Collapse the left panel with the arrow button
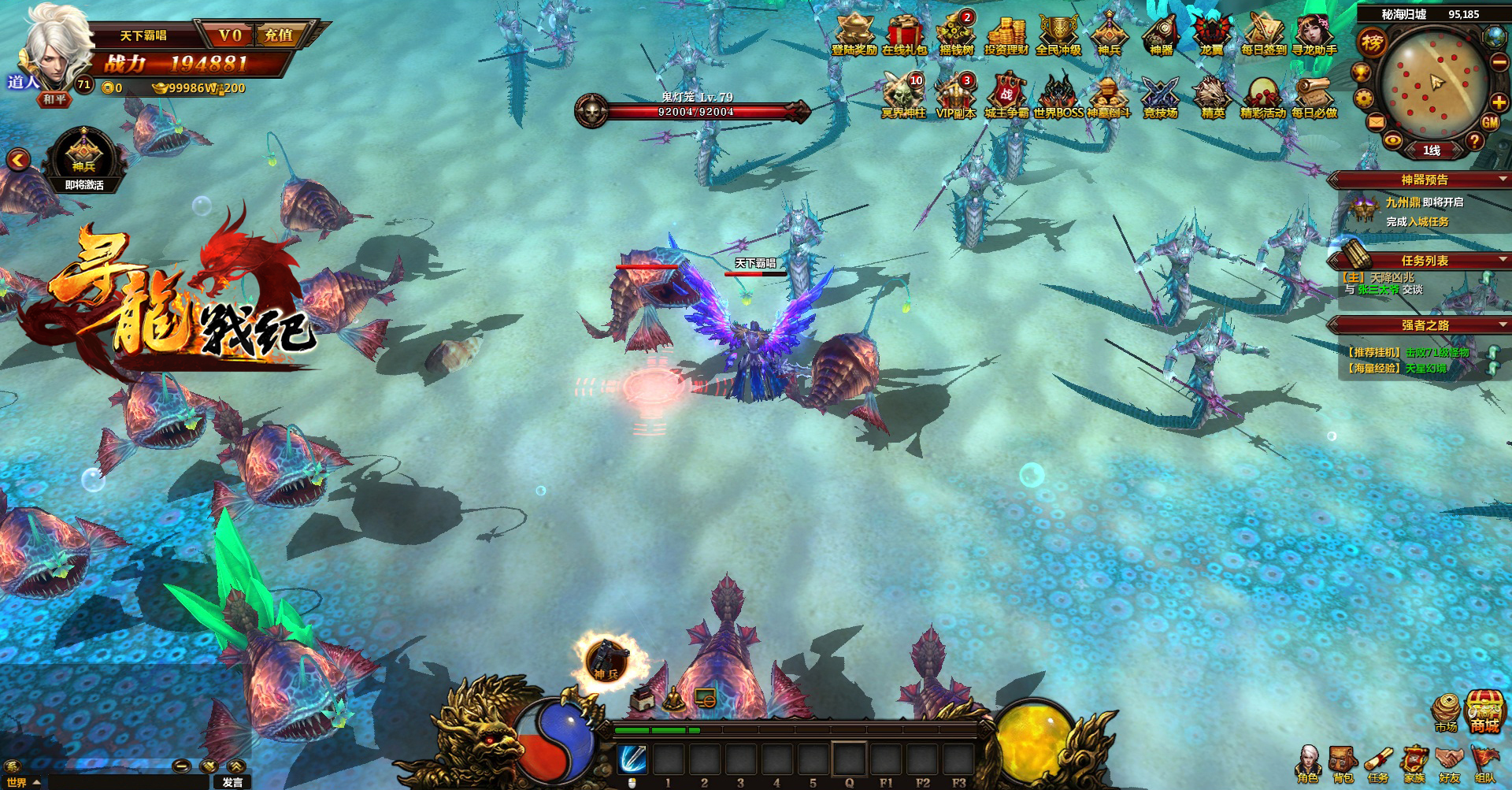Image resolution: width=1512 pixels, height=790 pixels. click(x=18, y=160)
